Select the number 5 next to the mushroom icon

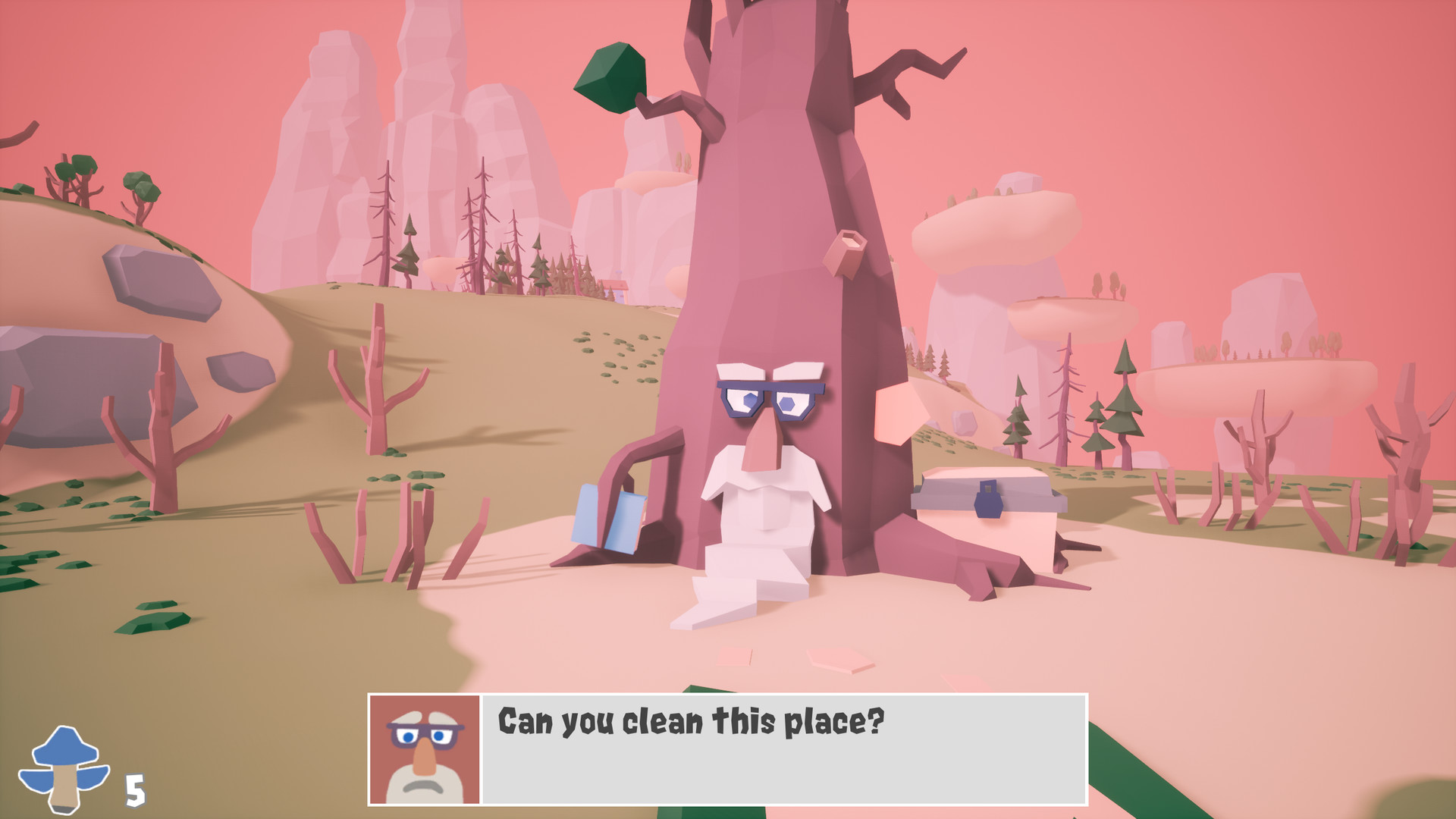click(x=133, y=792)
